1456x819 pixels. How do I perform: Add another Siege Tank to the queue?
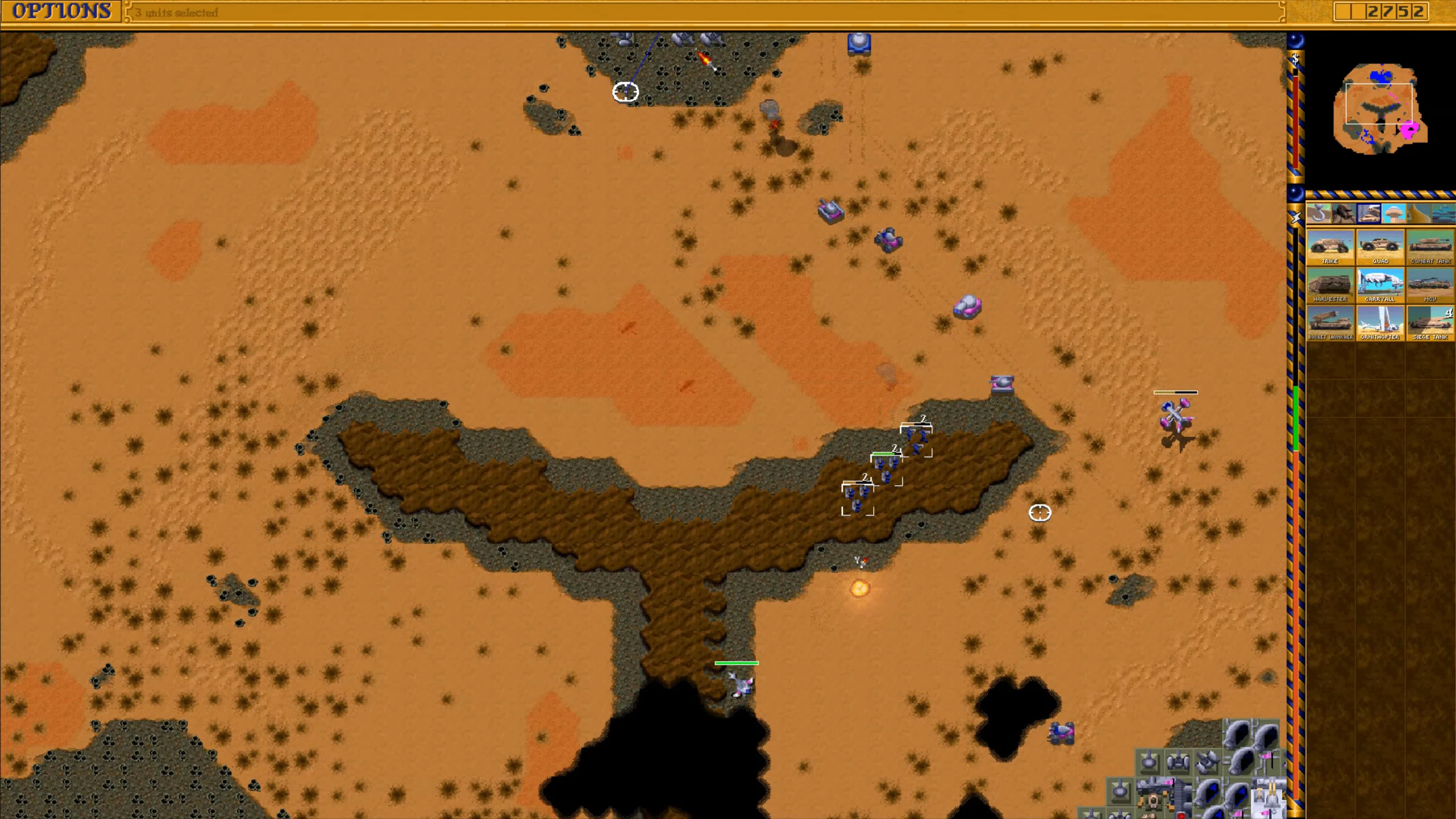point(1430,323)
